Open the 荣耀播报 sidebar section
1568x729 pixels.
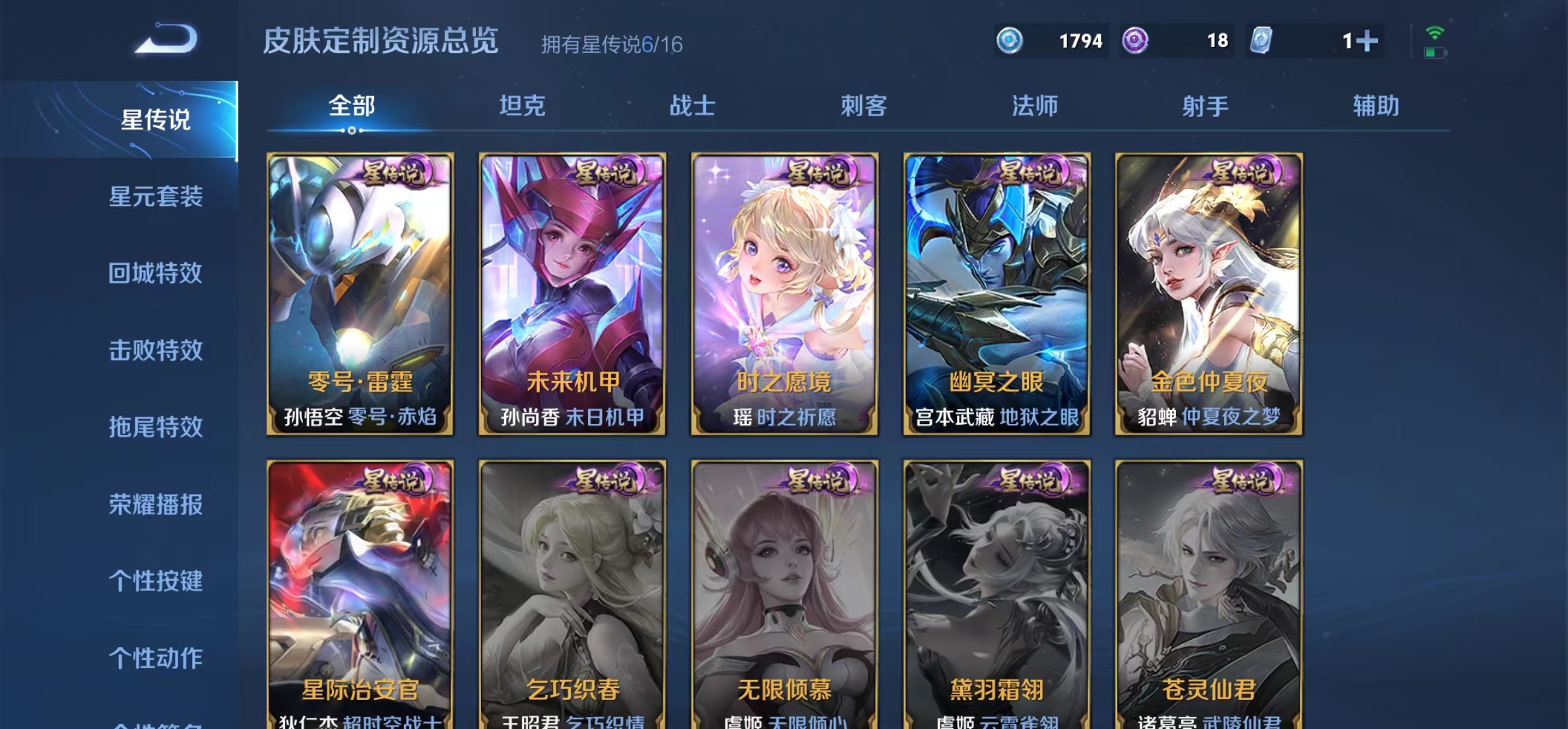coord(156,504)
